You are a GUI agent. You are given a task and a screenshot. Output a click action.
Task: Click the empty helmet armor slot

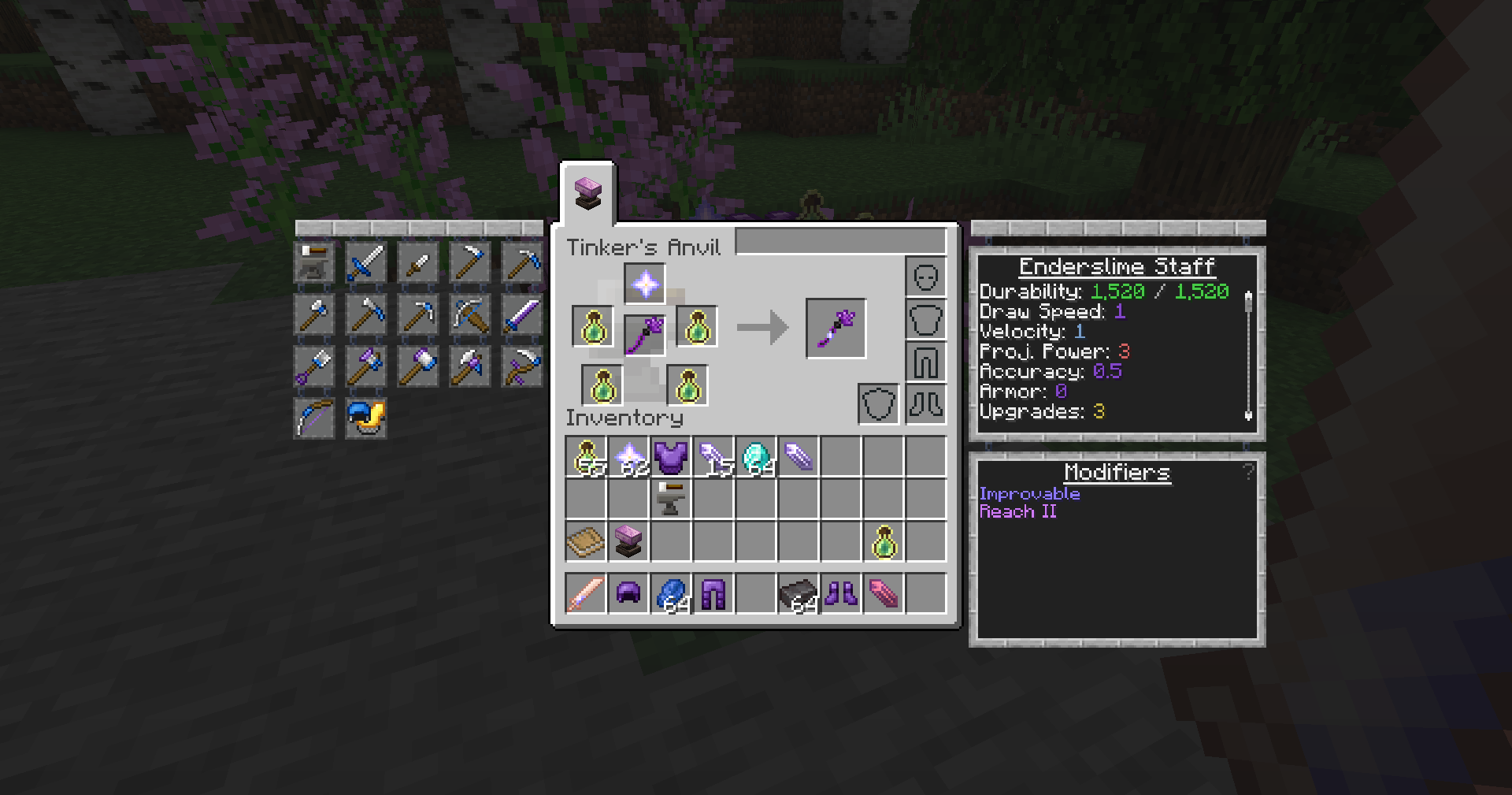pos(925,277)
